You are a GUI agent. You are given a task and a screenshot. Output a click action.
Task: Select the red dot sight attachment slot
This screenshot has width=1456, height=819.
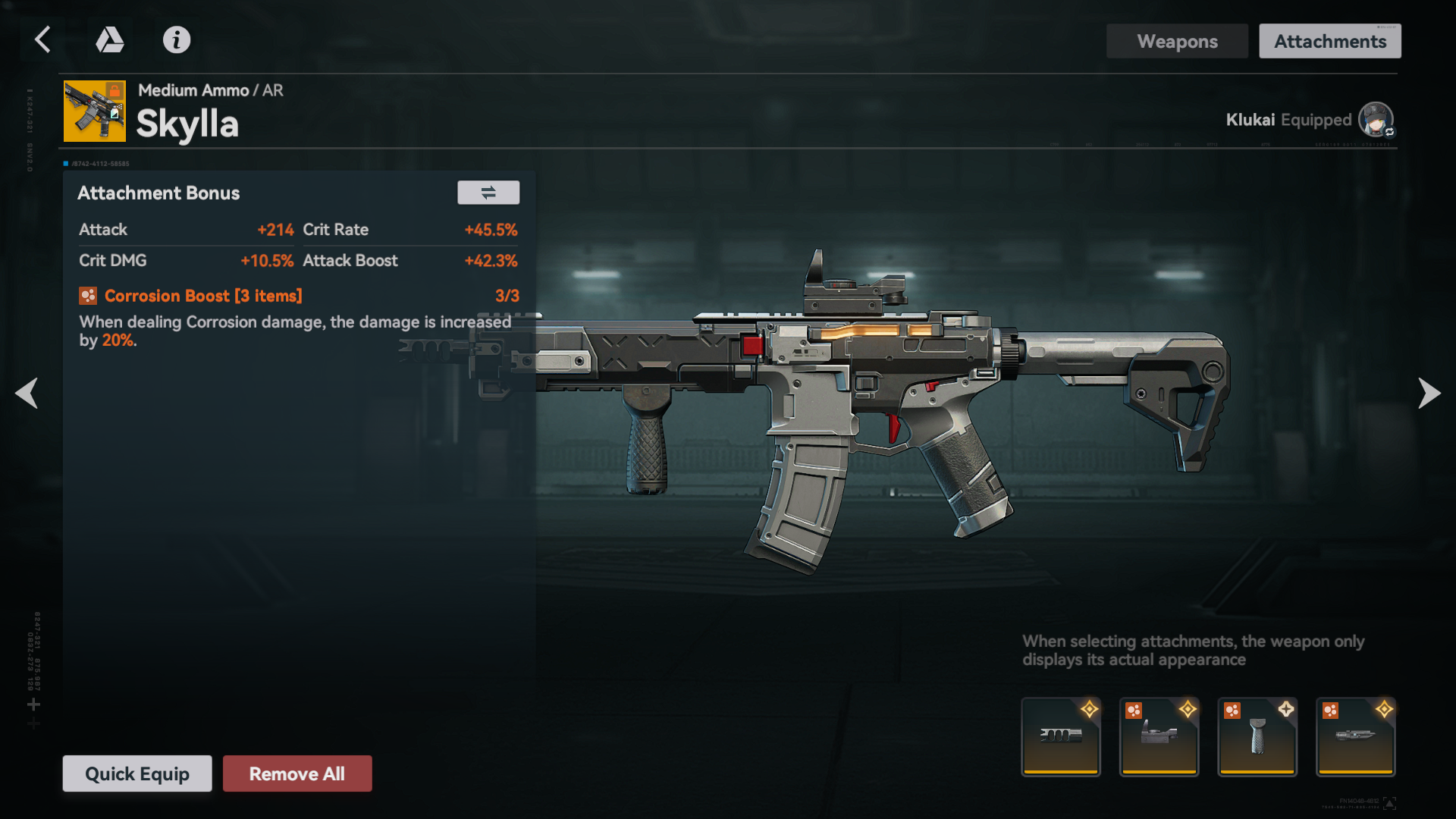pos(1159,736)
